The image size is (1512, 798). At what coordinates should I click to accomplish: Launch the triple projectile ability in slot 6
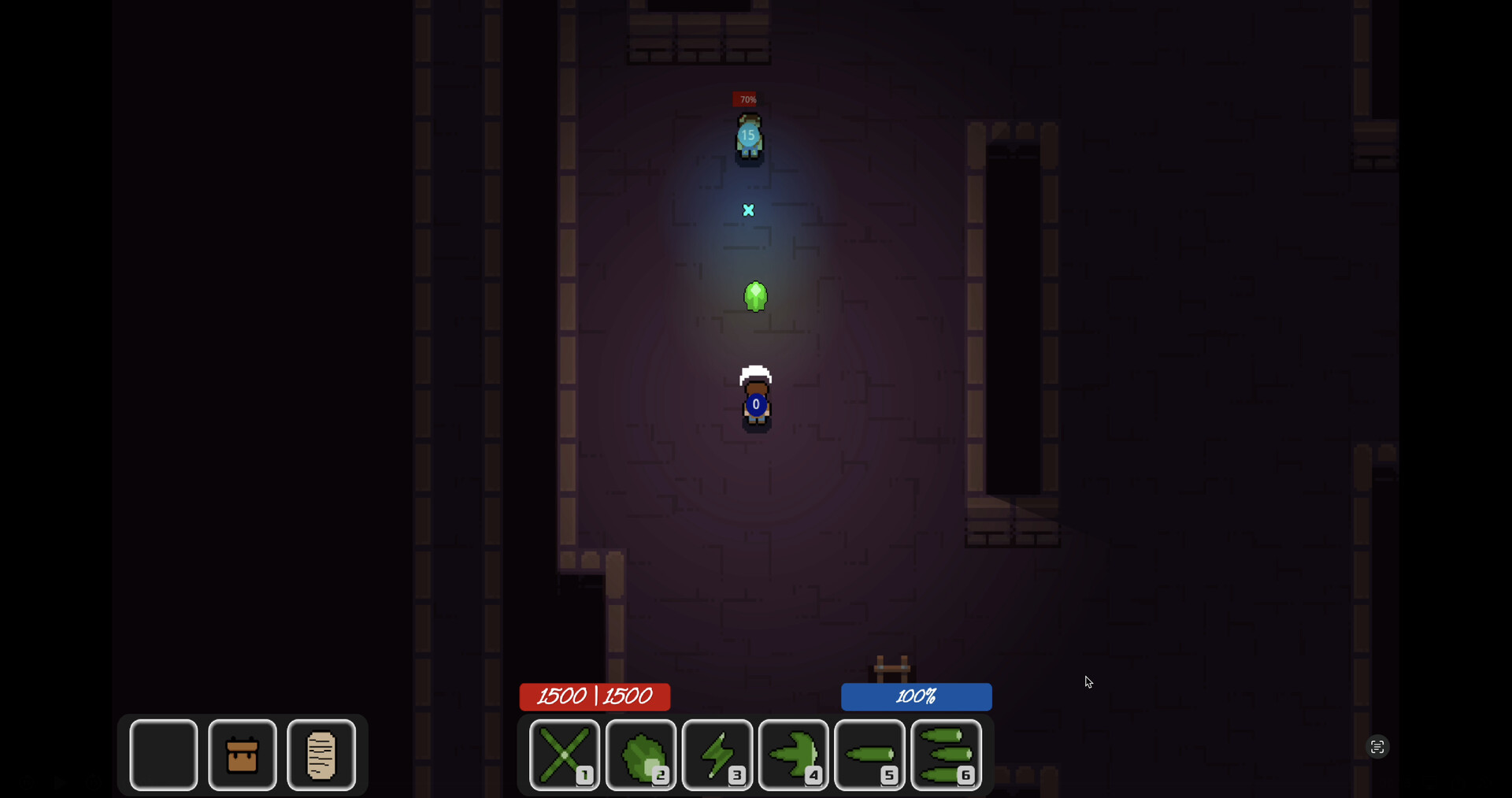(x=946, y=755)
